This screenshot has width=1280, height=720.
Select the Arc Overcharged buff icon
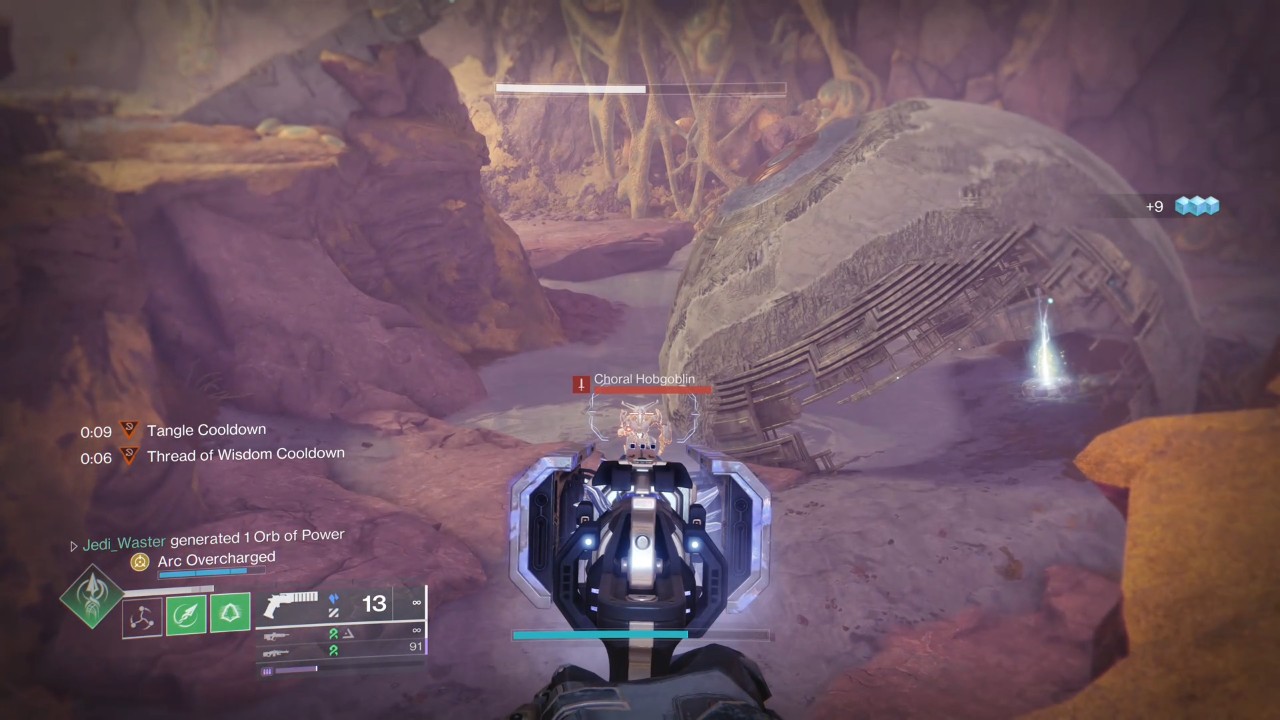[x=140, y=562]
